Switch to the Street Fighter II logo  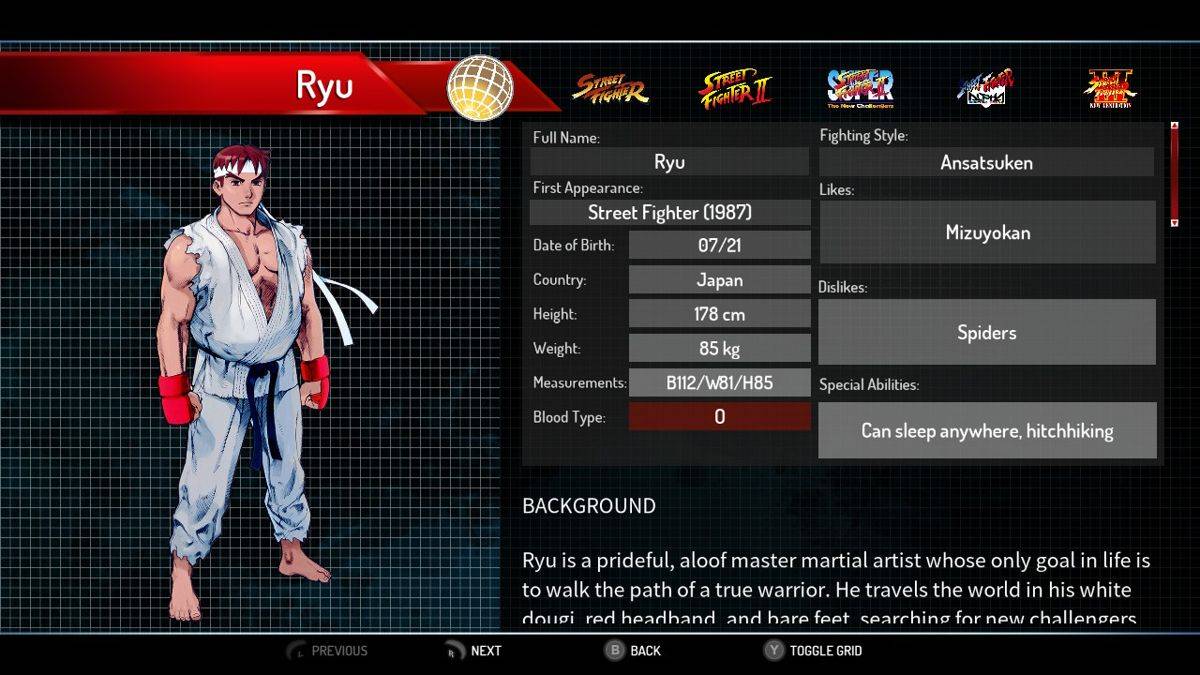pos(736,88)
